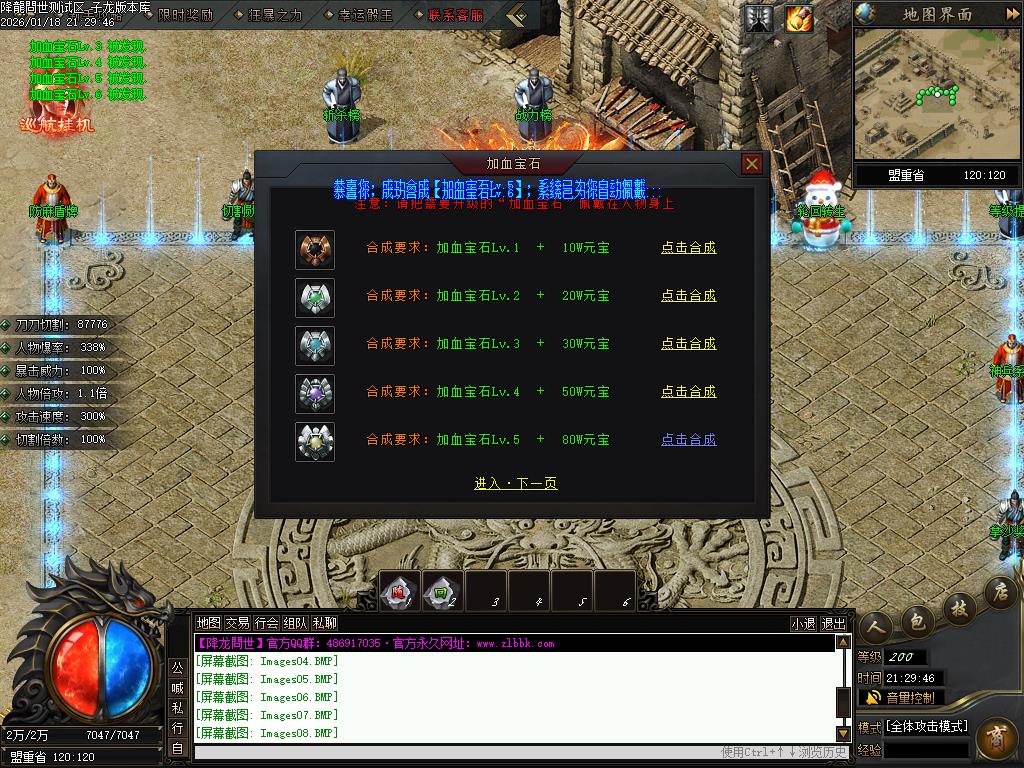The height and width of the screenshot is (768, 1024).
Task: Synthesize the 加血宝石 Lv.2 recipe
Action: tap(688, 296)
